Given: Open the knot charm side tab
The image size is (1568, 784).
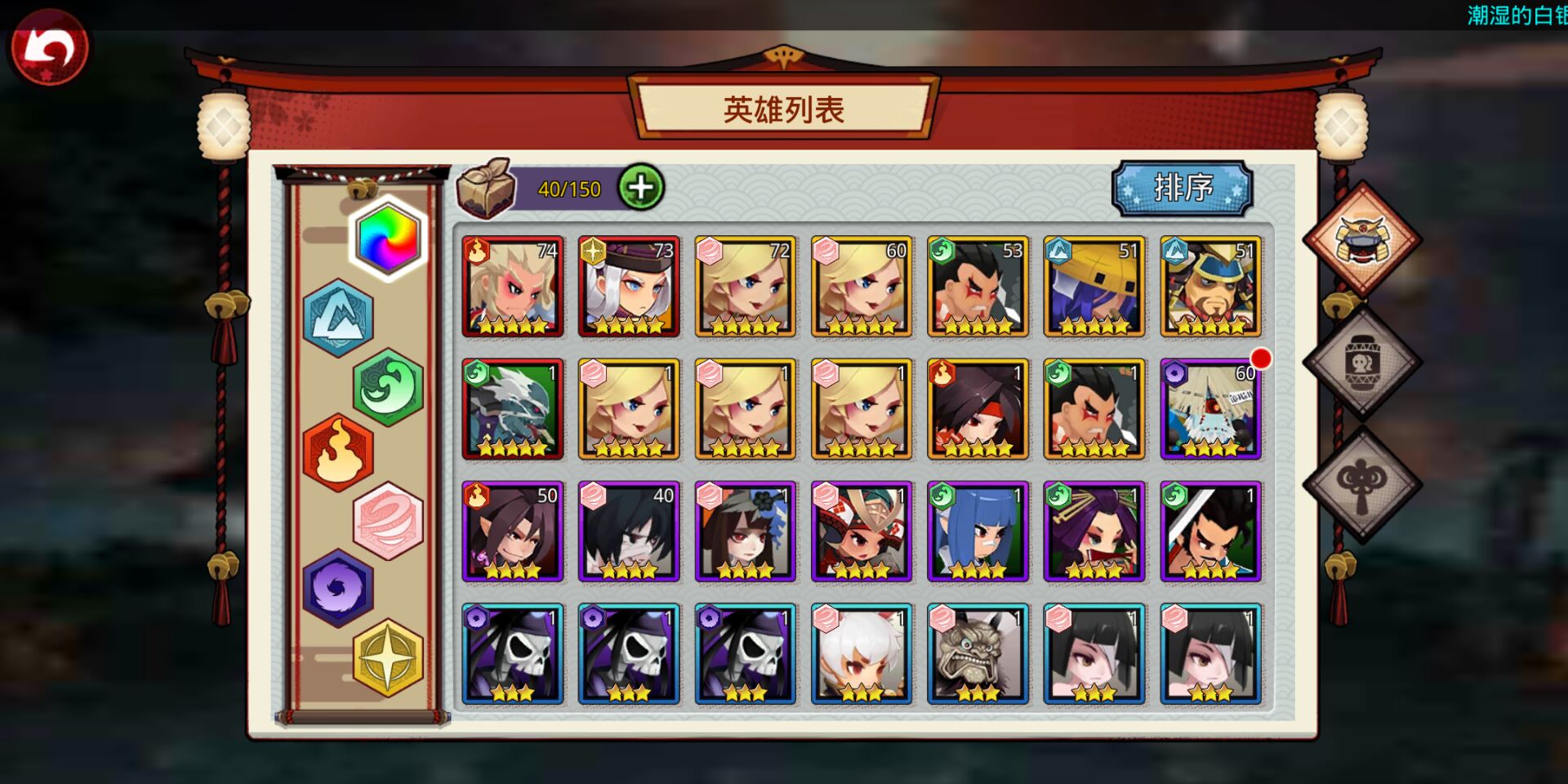Looking at the screenshot, I should [x=1361, y=484].
